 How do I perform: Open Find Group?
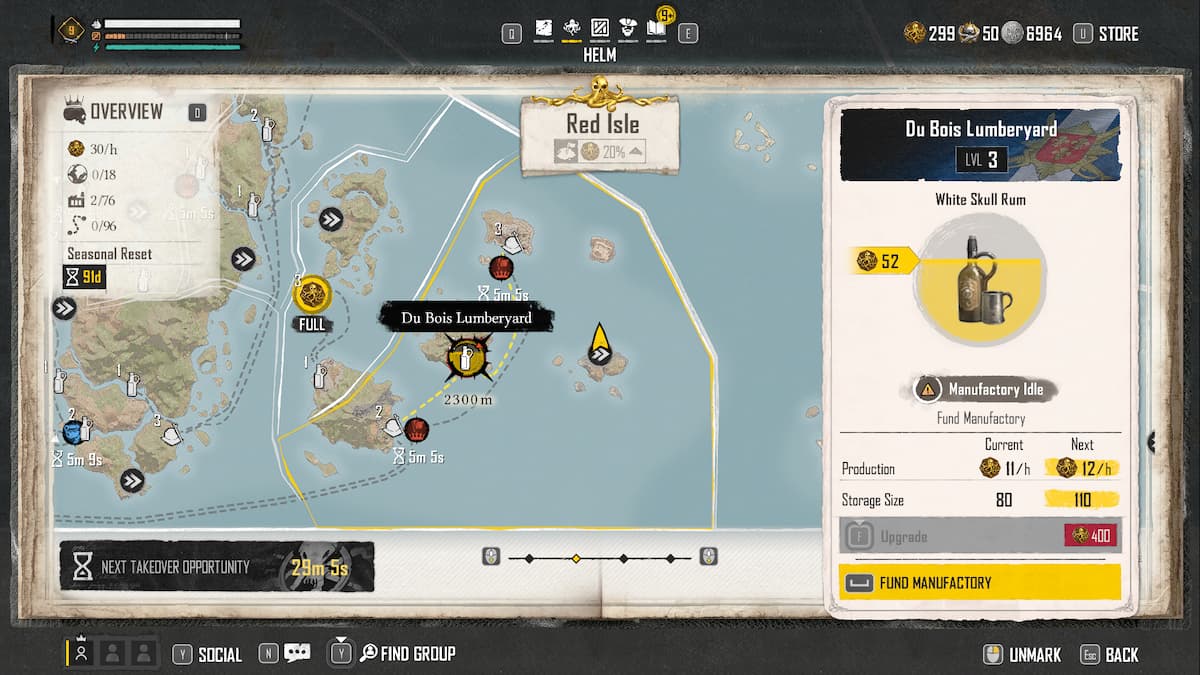point(417,654)
